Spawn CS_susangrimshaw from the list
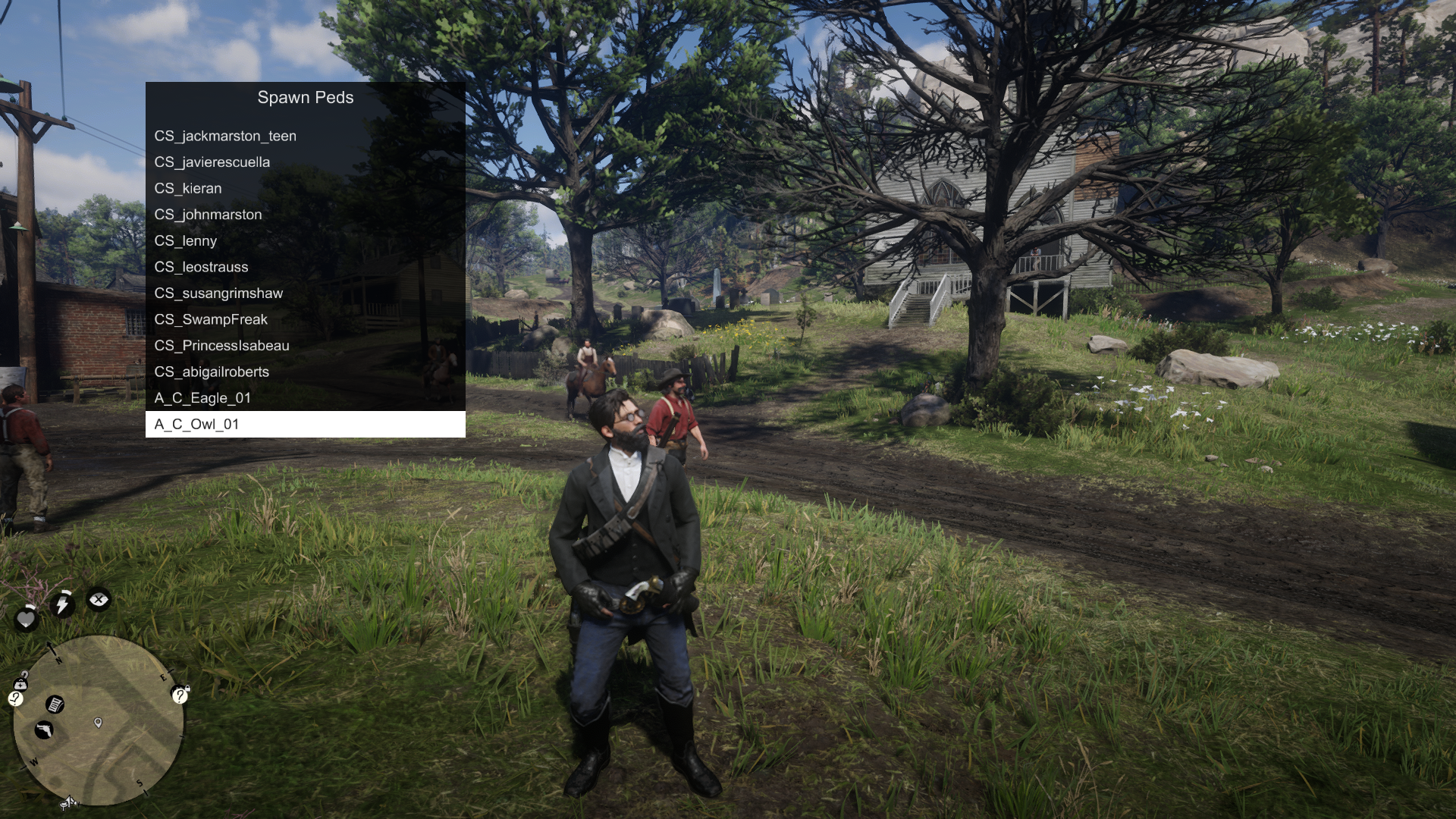This screenshot has width=1456, height=819. coord(305,293)
